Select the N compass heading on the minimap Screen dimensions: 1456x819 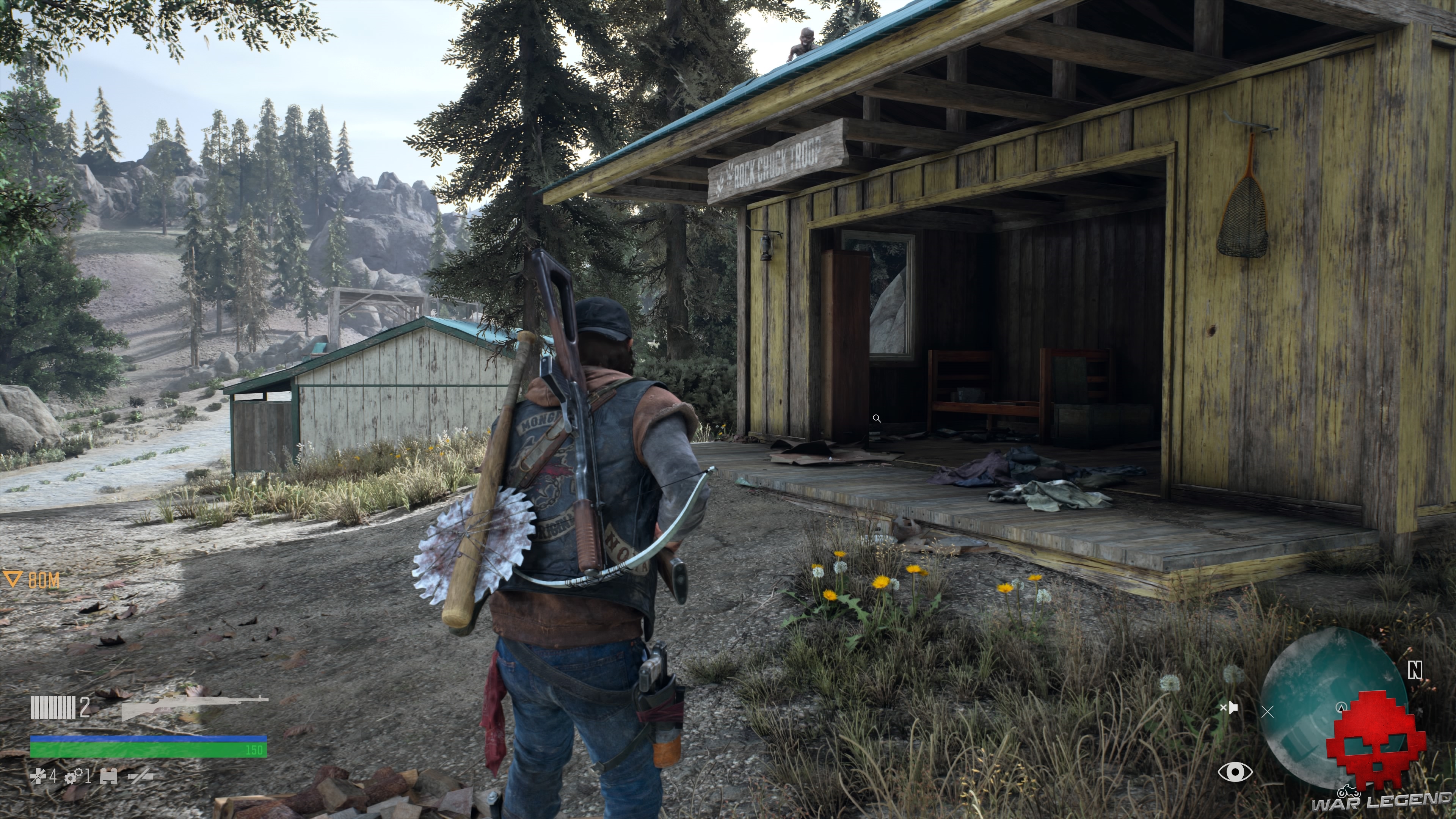pos(1415,670)
